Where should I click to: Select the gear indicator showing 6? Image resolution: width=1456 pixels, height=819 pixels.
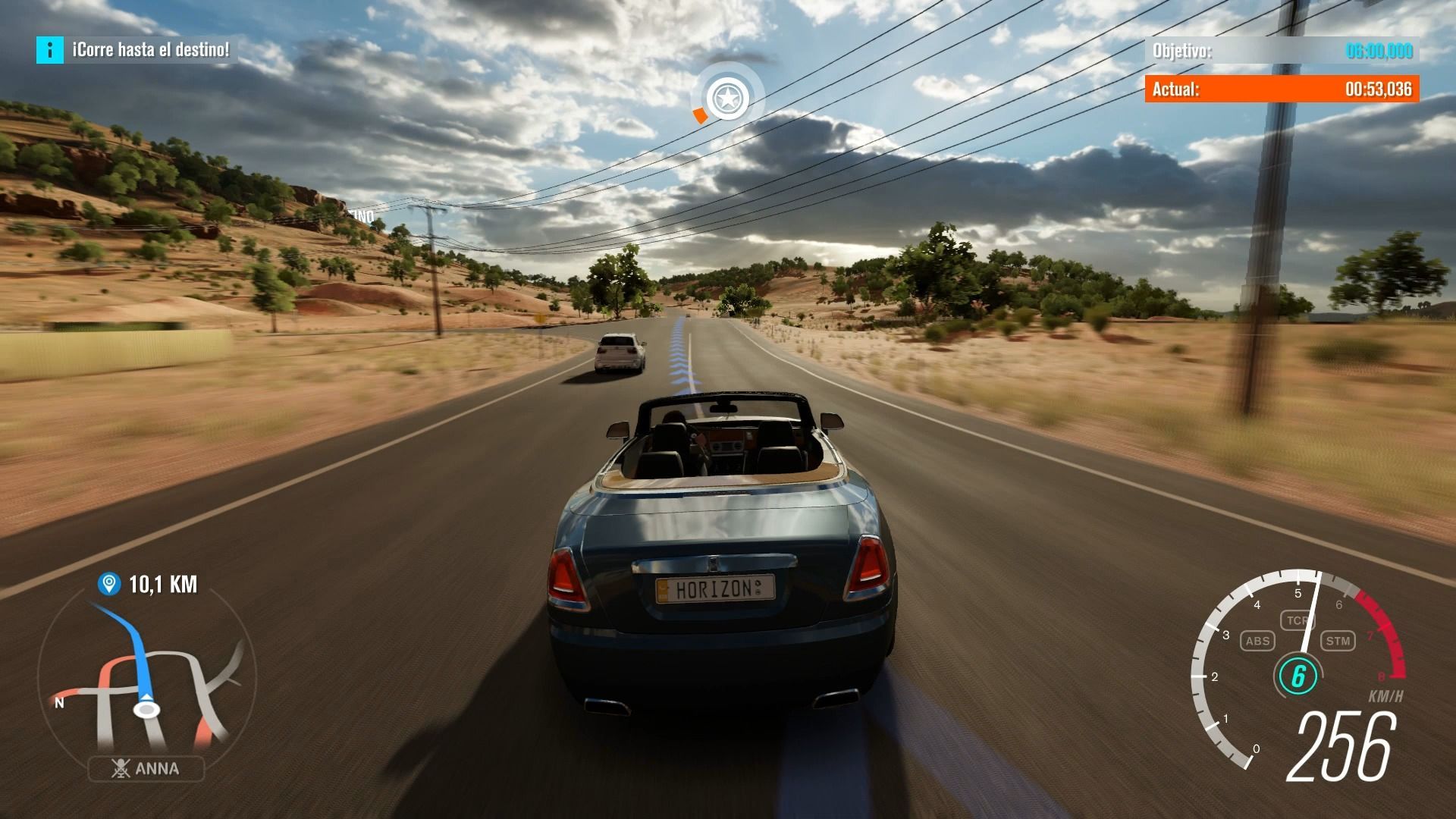pyautogui.click(x=1298, y=676)
